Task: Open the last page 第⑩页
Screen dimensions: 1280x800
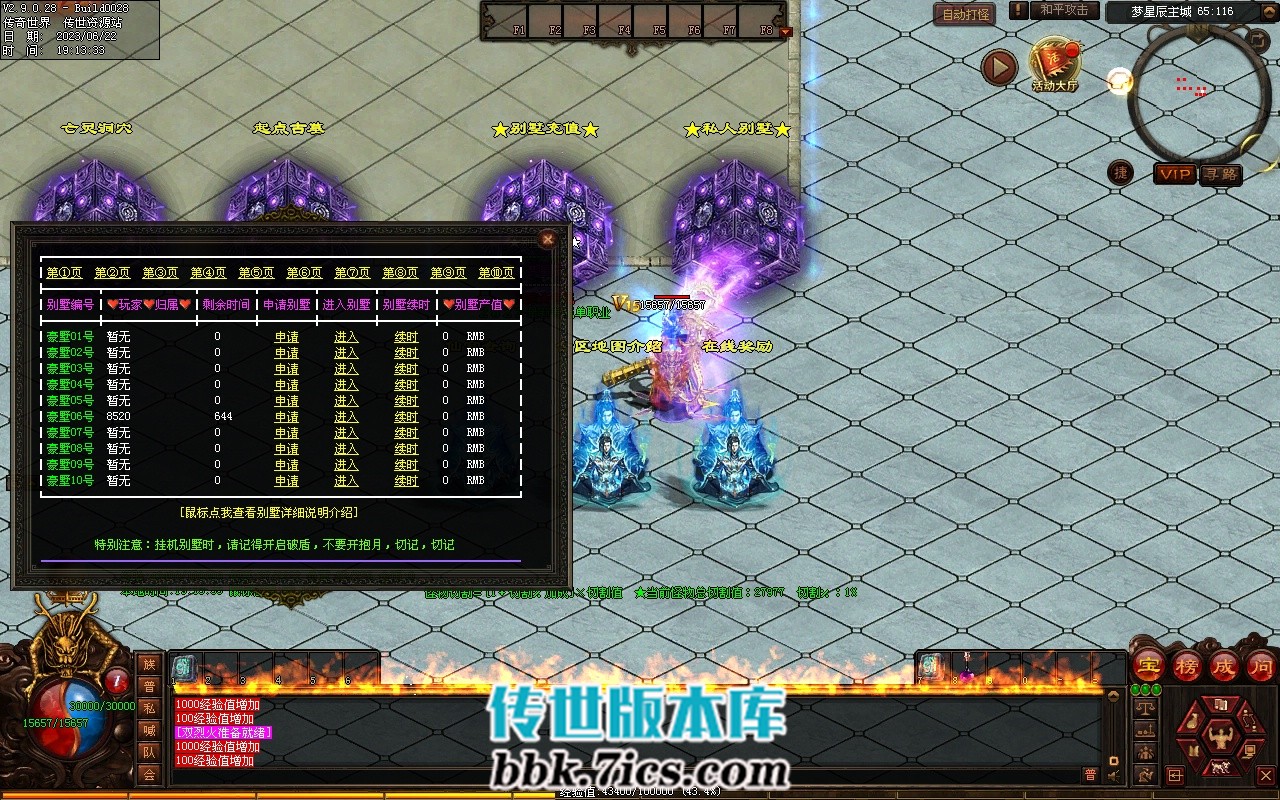Action: click(496, 273)
